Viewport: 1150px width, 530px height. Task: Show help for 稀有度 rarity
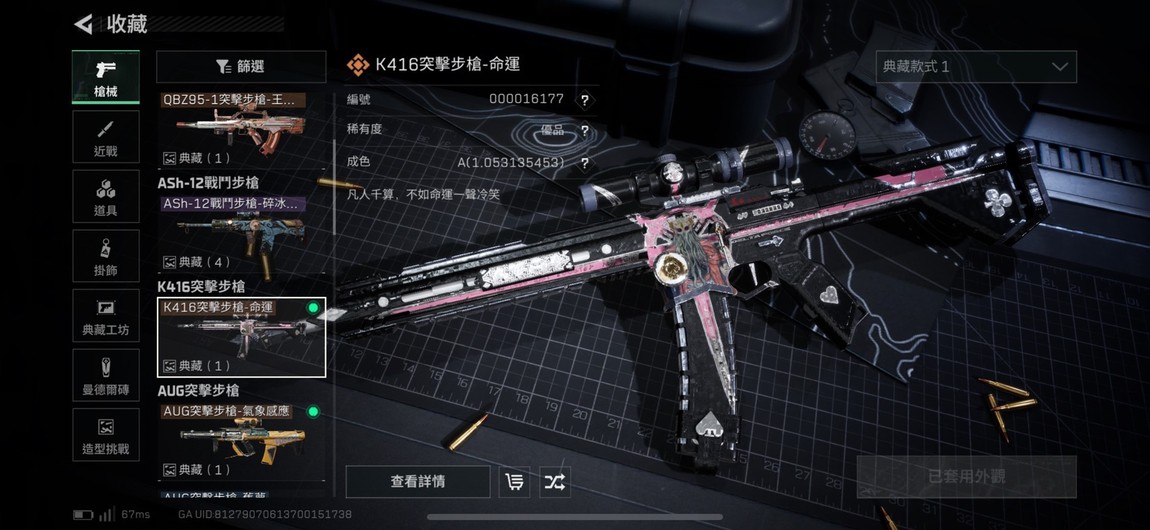point(584,131)
